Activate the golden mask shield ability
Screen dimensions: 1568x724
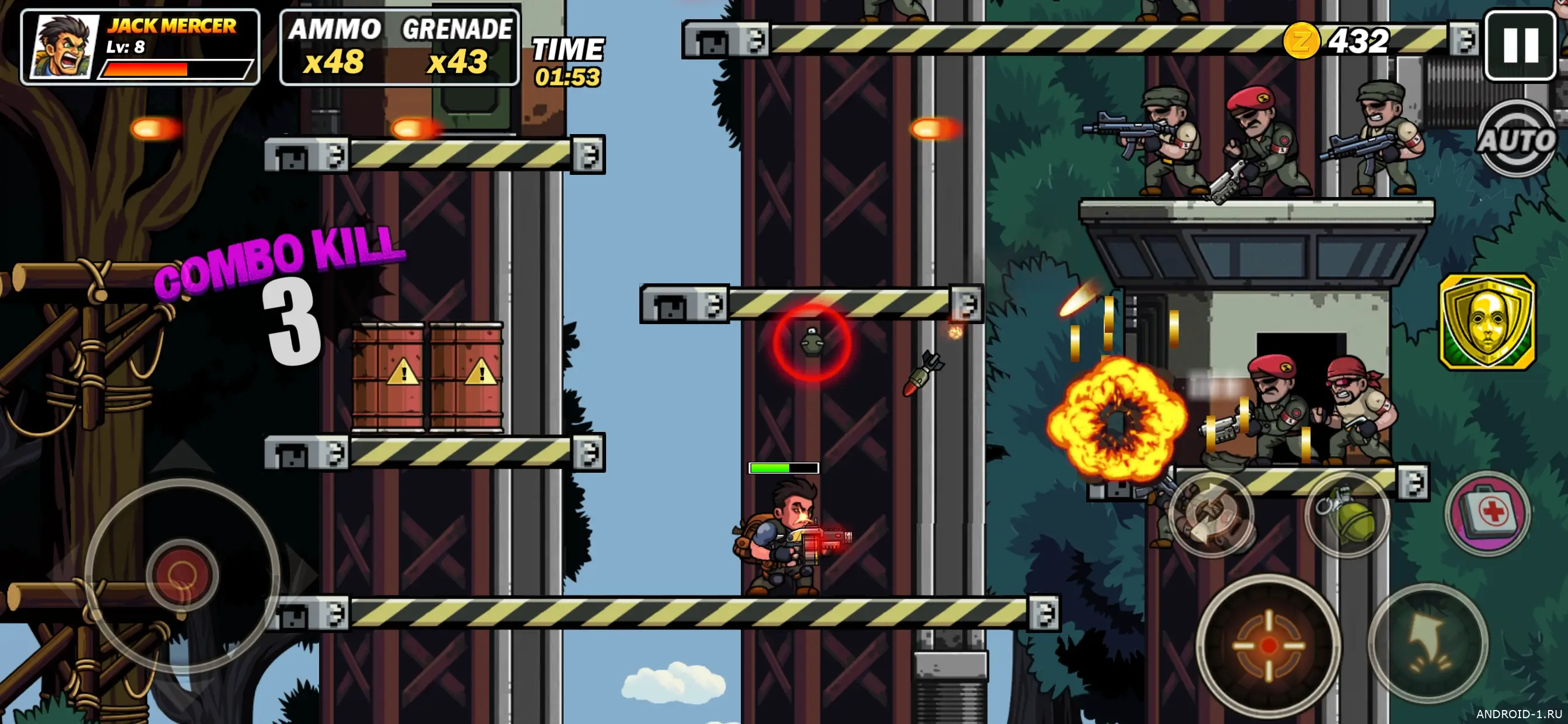point(1486,321)
